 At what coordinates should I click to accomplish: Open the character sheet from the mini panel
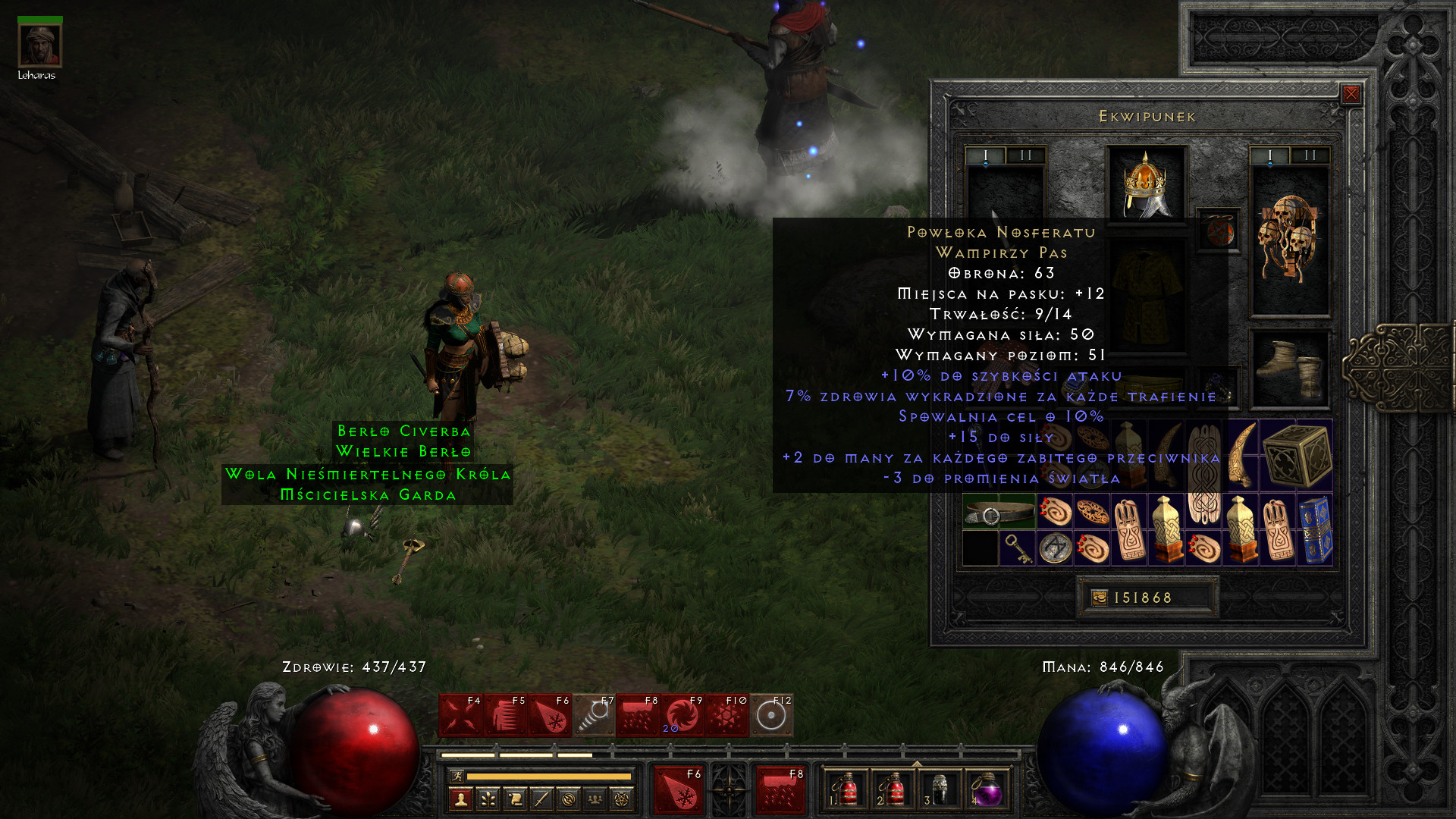[460, 799]
